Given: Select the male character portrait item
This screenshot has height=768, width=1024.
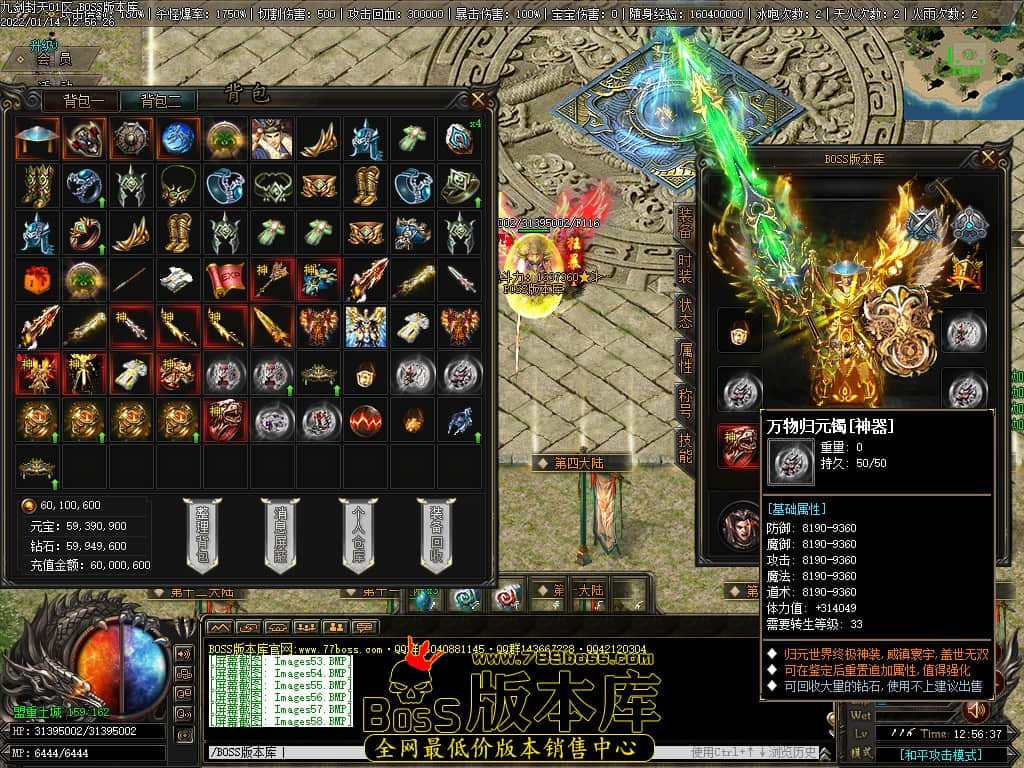Looking at the screenshot, I should tap(272, 139).
